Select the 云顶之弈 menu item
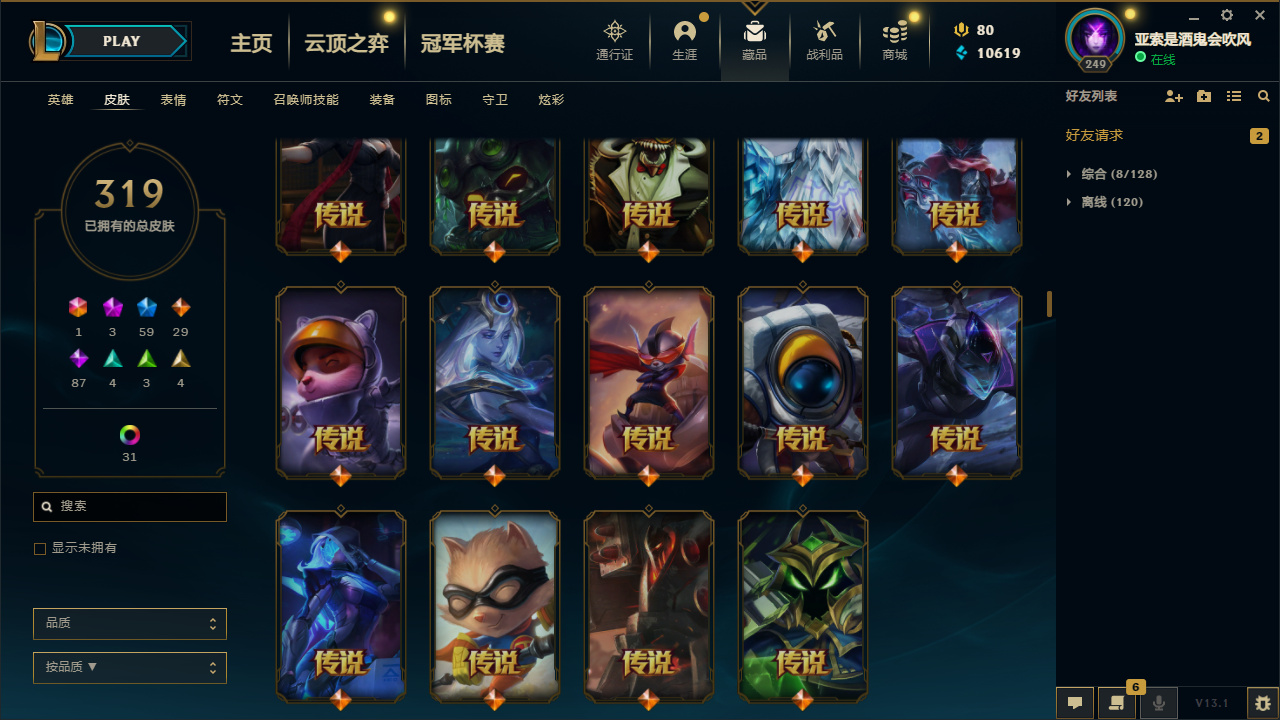 pos(346,42)
